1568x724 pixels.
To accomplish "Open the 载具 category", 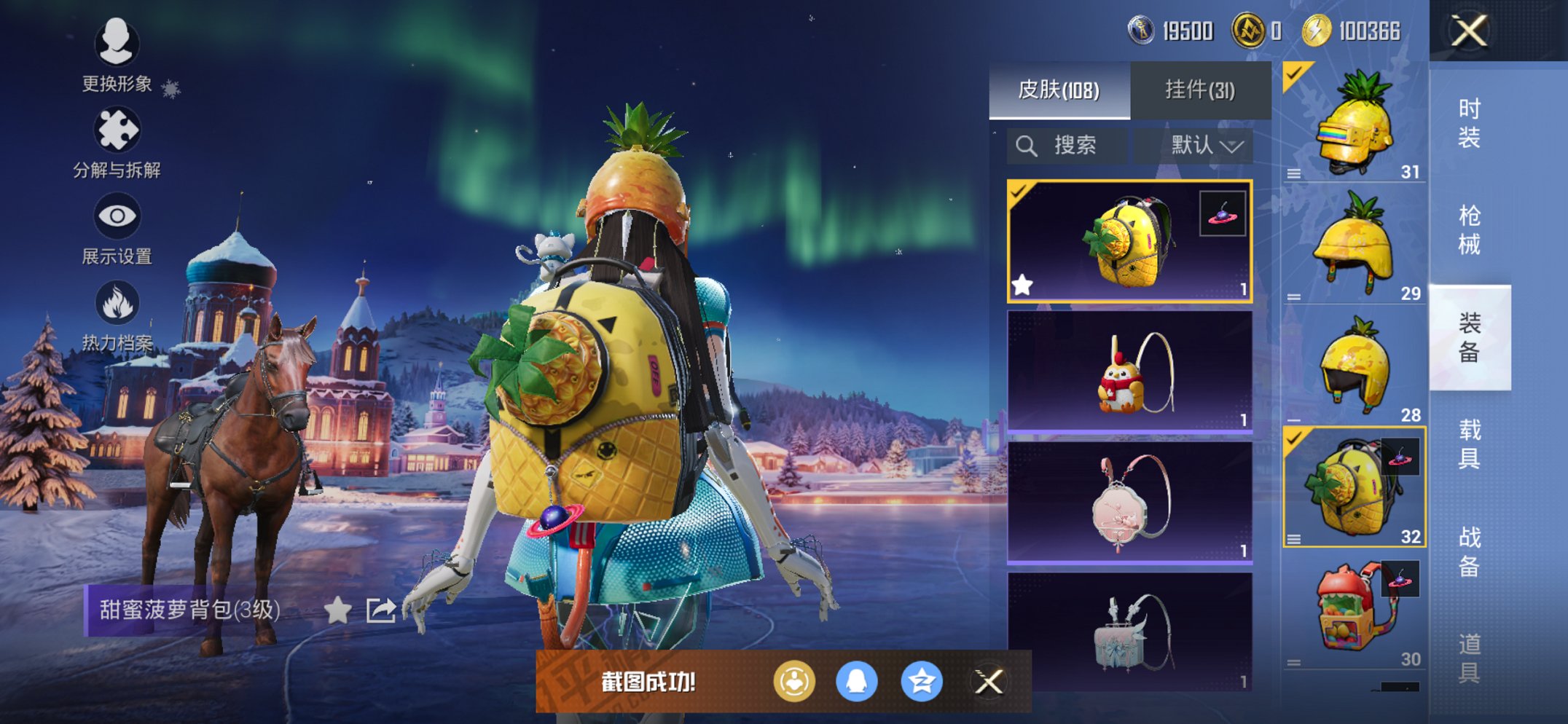I will (1469, 443).
